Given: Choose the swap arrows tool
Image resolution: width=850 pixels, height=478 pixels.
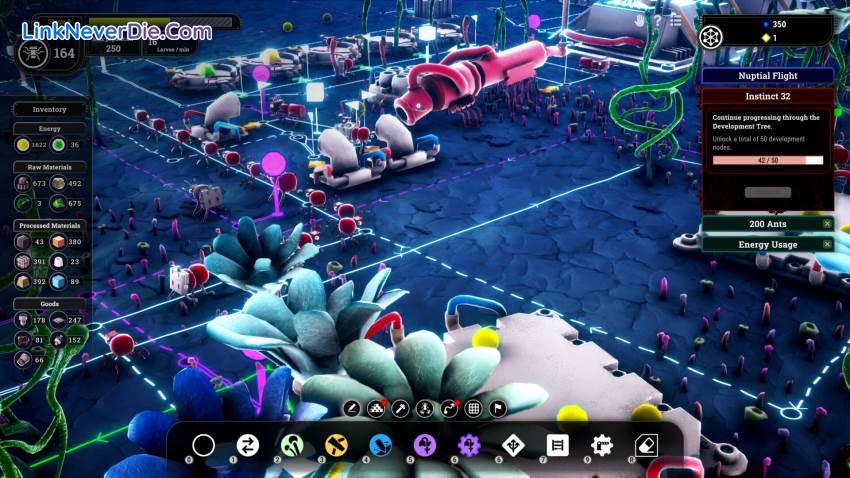Looking at the screenshot, I should pos(247,446).
